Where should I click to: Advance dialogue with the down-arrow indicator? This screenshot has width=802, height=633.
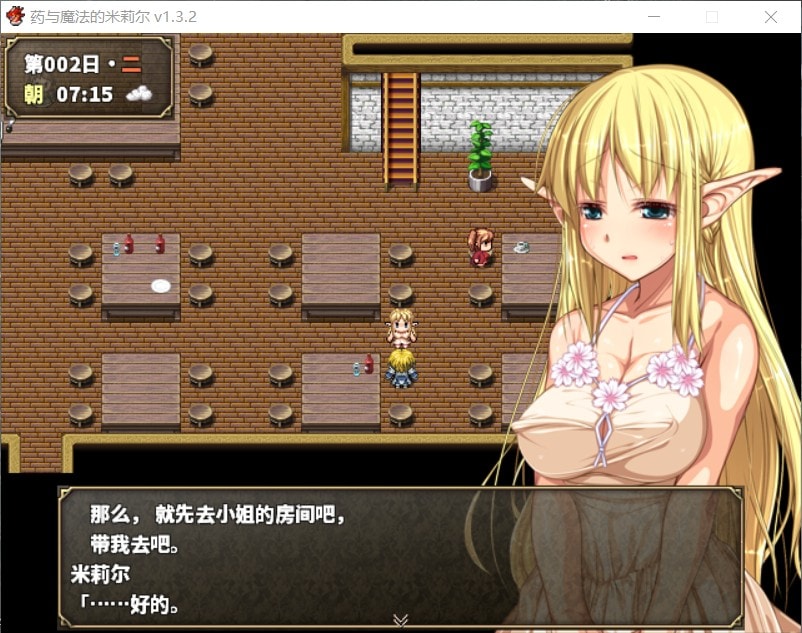click(x=400, y=620)
